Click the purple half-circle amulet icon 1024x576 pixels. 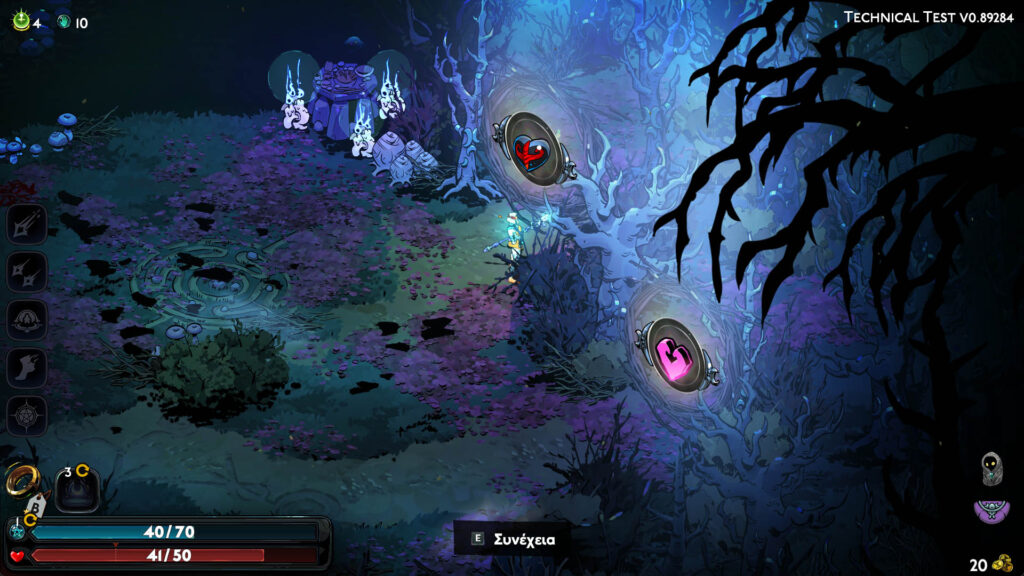pos(990,512)
